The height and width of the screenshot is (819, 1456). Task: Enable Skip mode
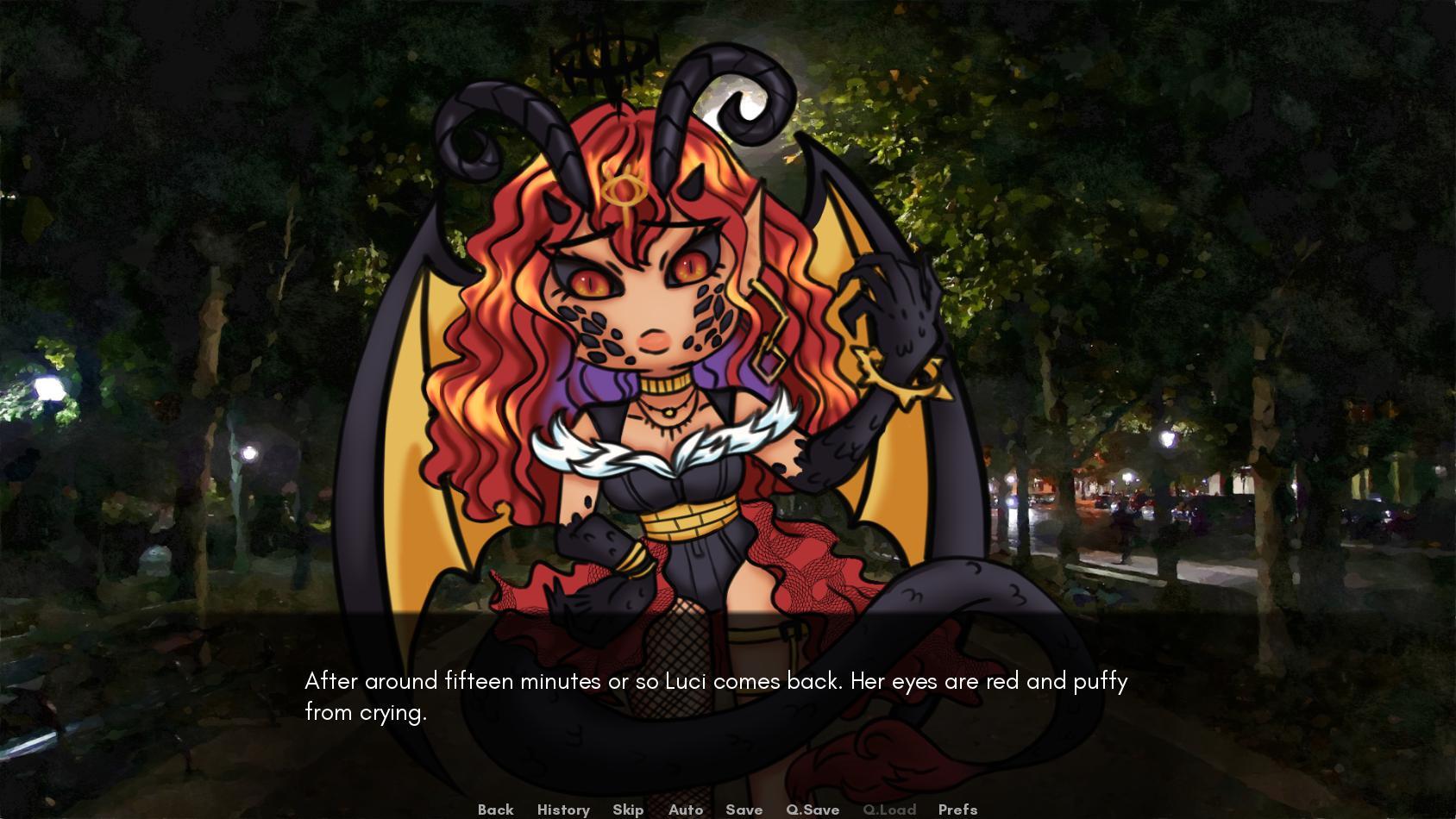tap(628, 810)
